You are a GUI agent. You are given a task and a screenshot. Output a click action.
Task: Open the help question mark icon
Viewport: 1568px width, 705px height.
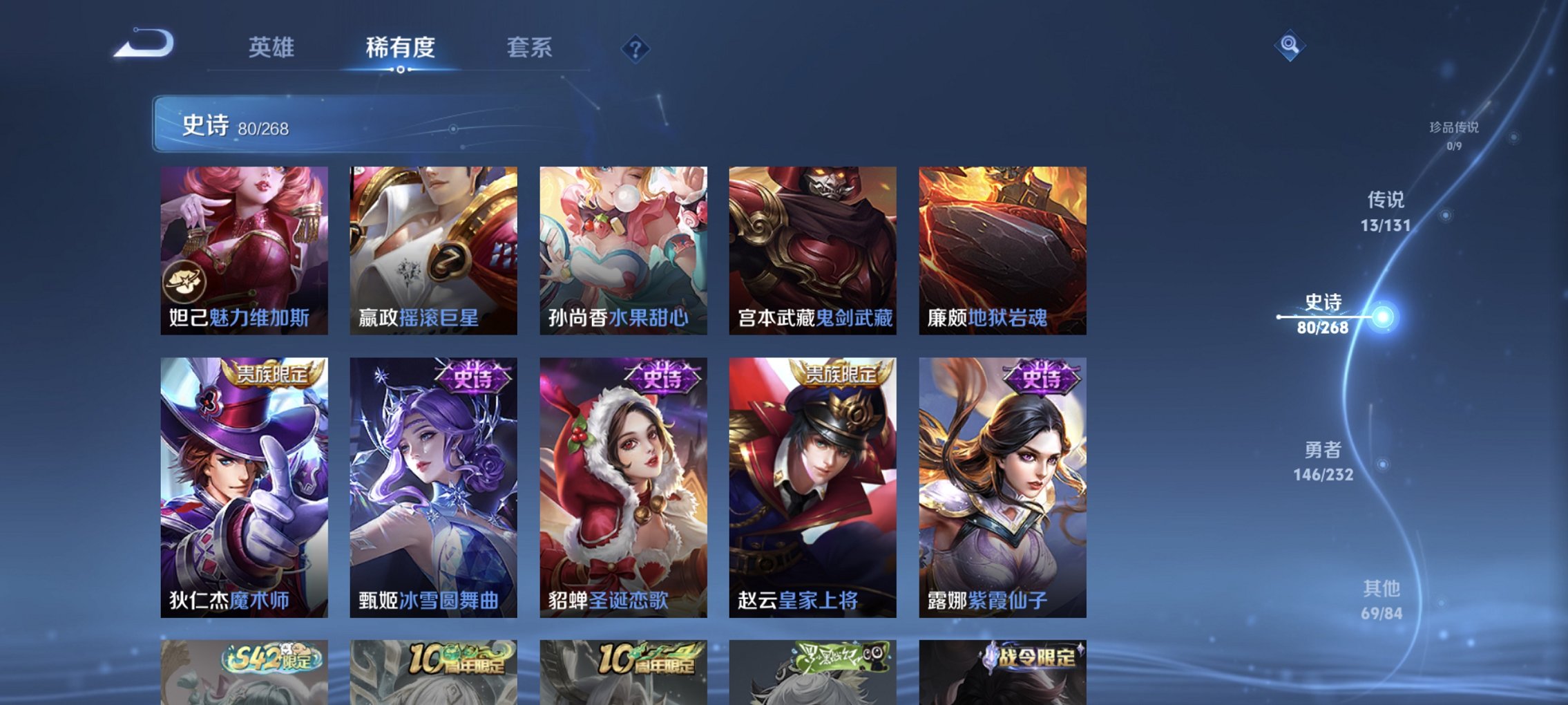point(636,48)
